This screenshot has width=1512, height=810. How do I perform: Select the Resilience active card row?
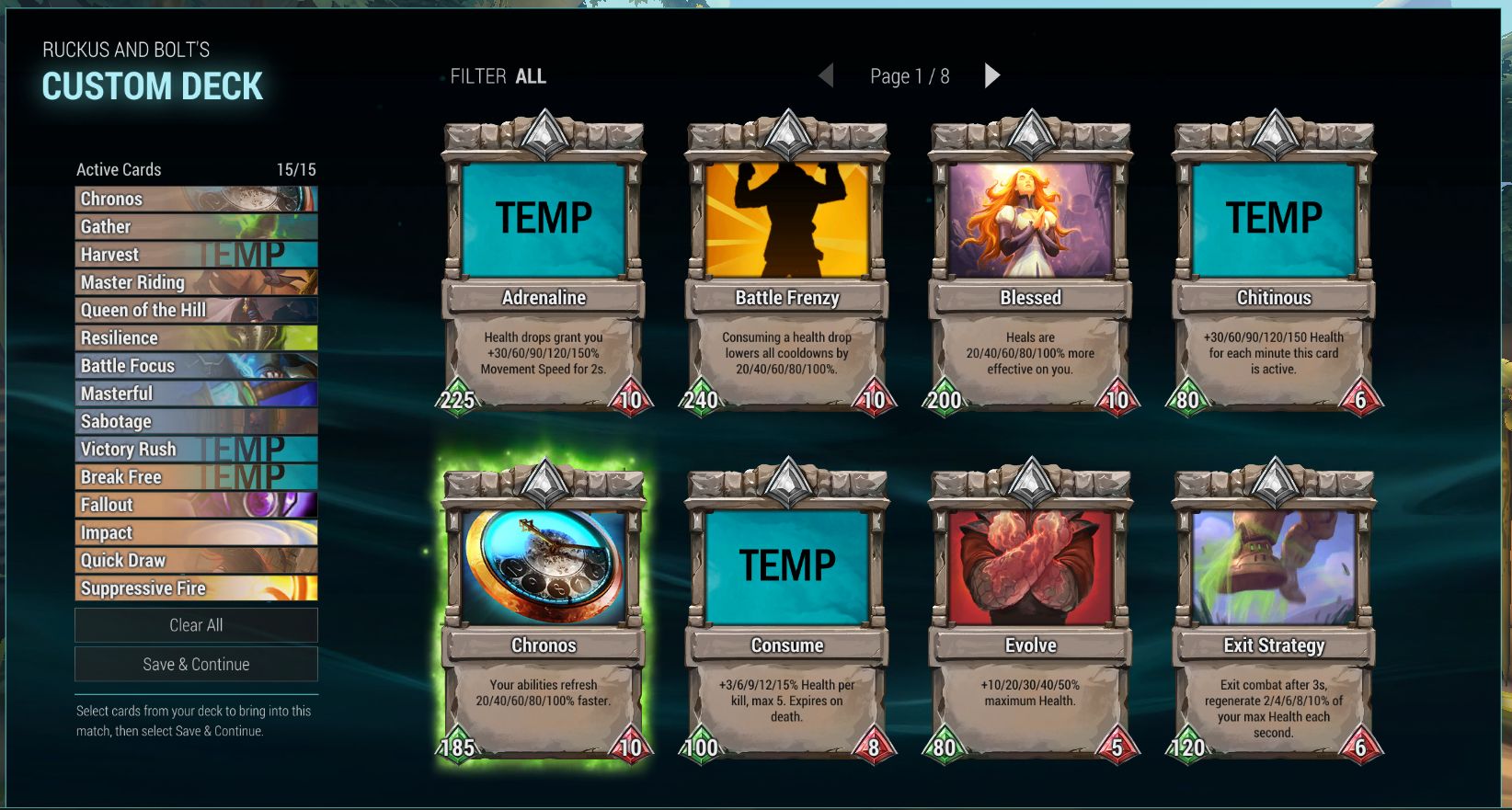pos(196,337)
